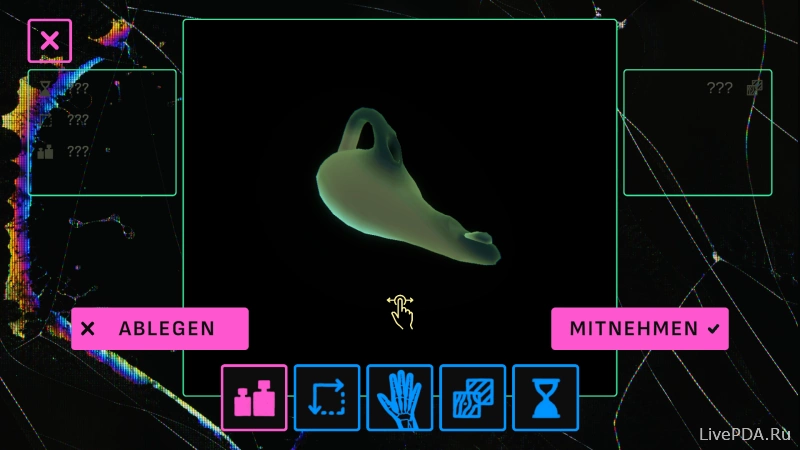The width and height of the screenshot is (800, 450).
Task: Switch to the rotation arrows square tab
Action: tap(327, 398)
